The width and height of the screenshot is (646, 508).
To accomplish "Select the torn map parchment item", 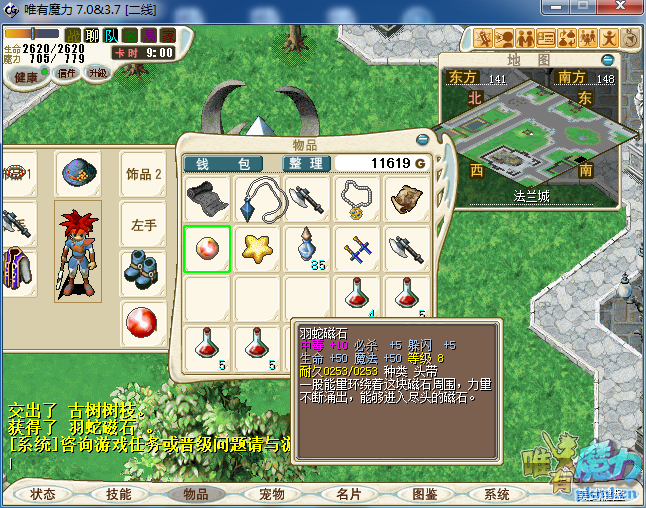I will [407, 200].
